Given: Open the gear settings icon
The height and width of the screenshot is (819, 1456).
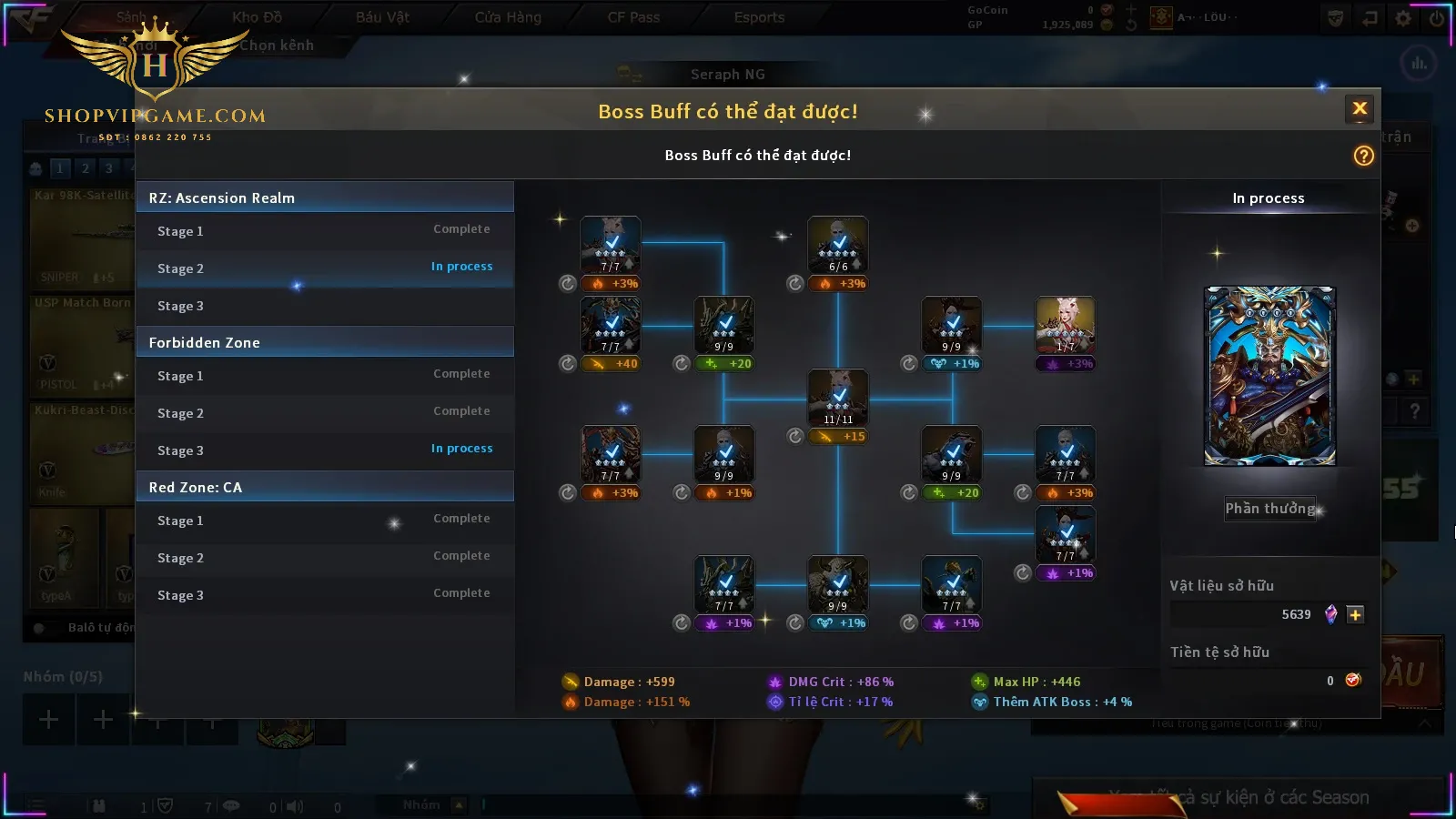Looking at the screenshot, I should click(x=1403, y=18).
